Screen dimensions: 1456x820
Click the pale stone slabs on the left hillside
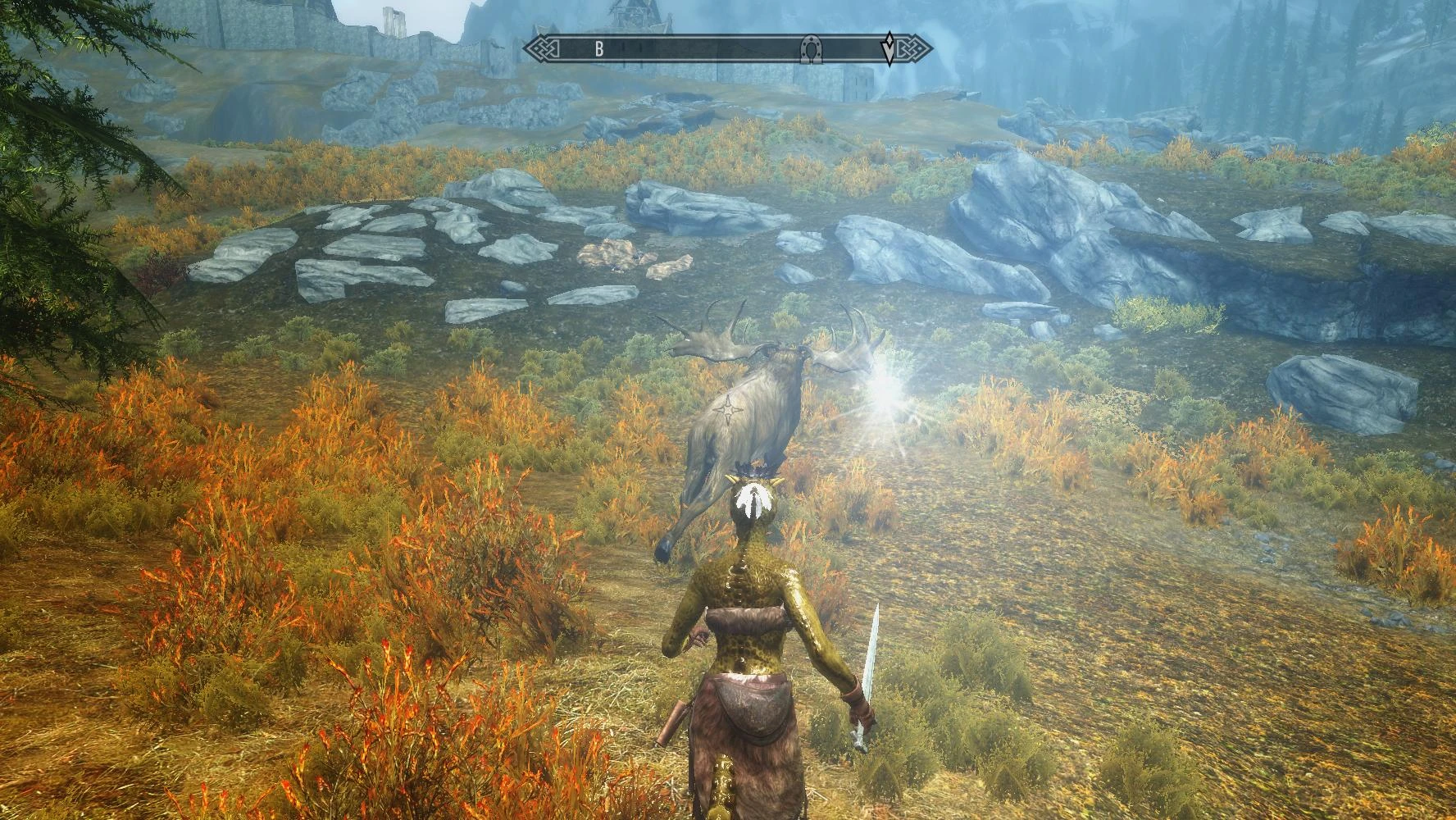344,254
